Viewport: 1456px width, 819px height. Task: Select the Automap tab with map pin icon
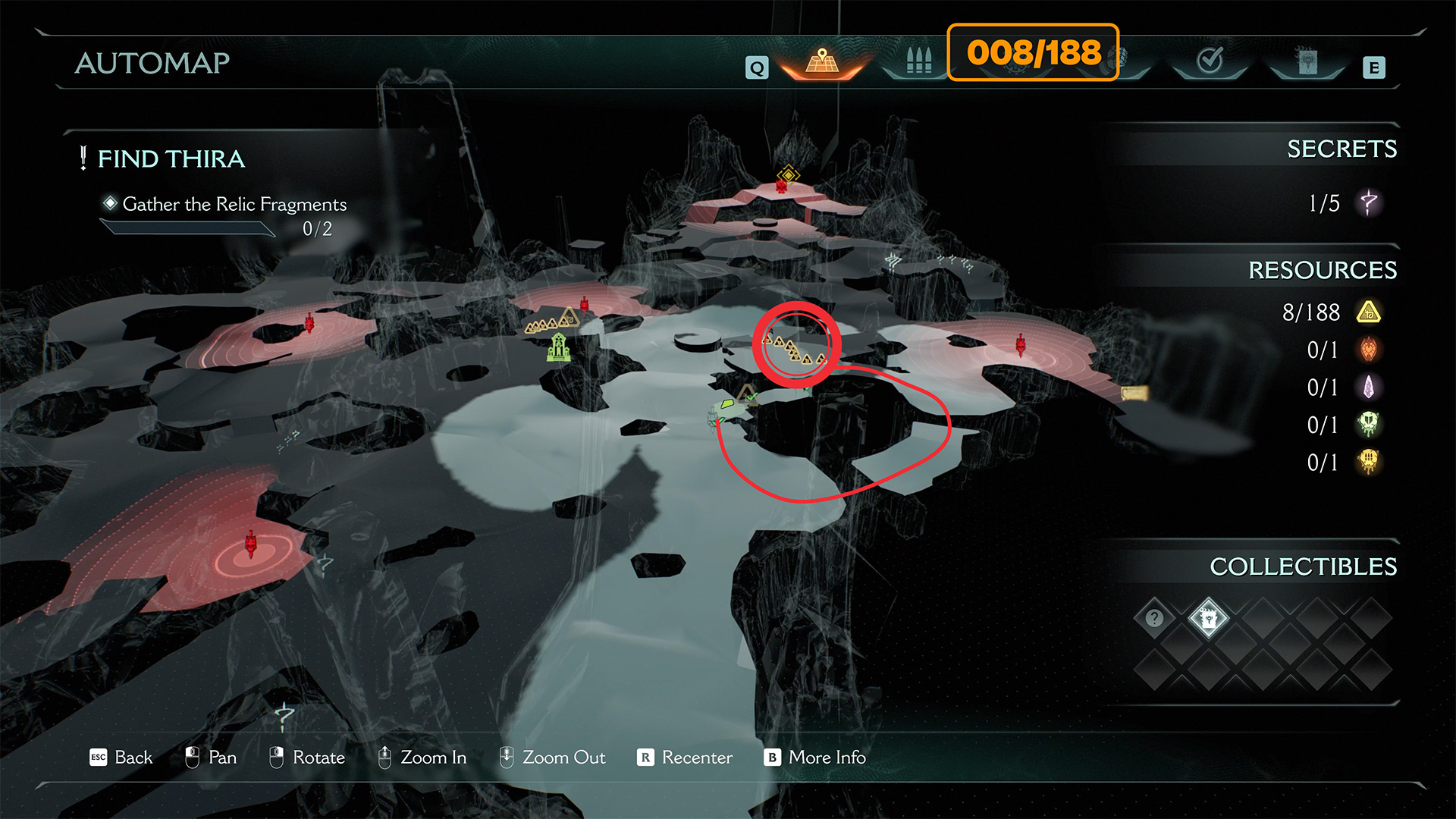tap(822, 62)
